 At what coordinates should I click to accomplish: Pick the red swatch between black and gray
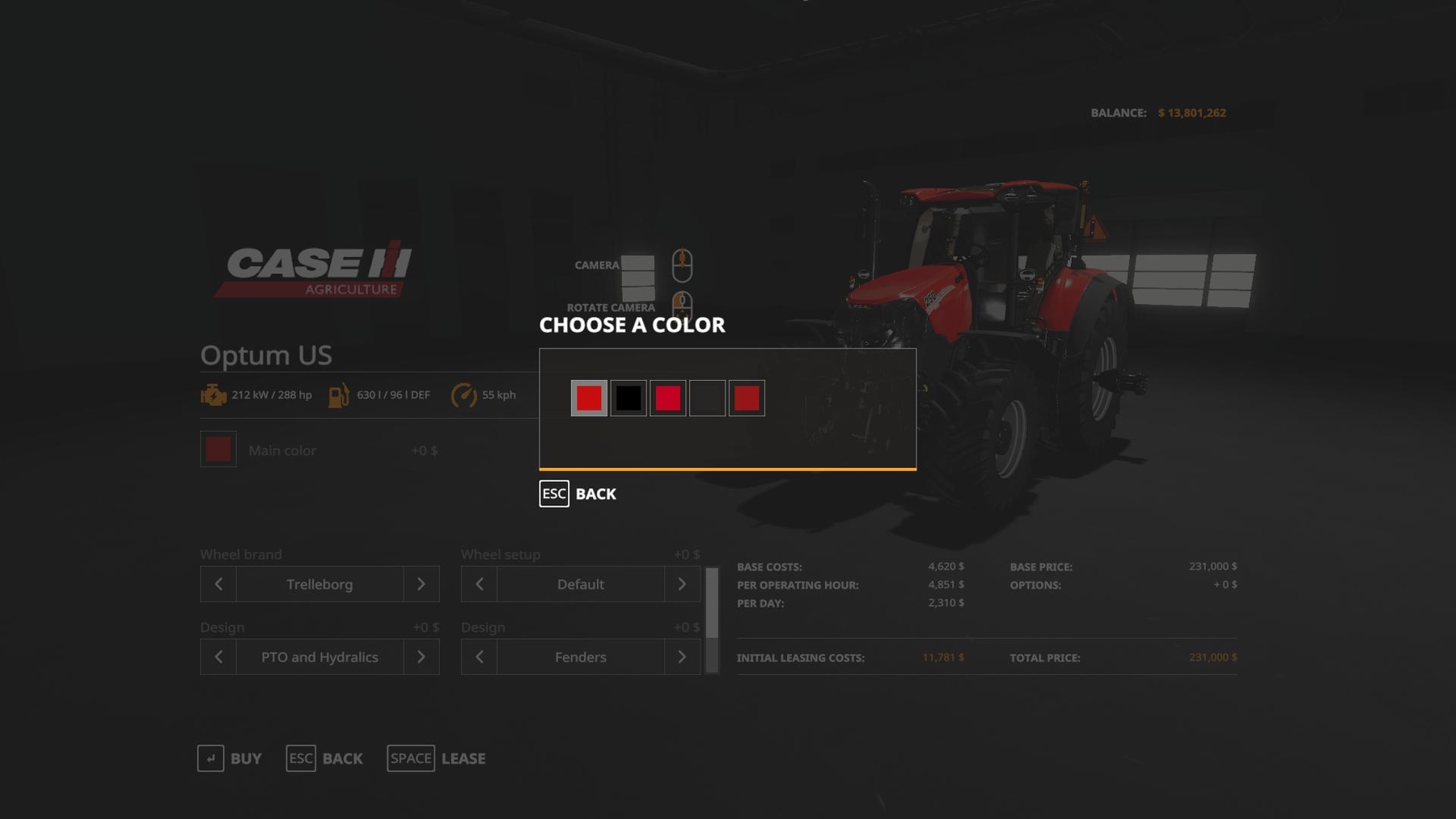click(668, 398)
